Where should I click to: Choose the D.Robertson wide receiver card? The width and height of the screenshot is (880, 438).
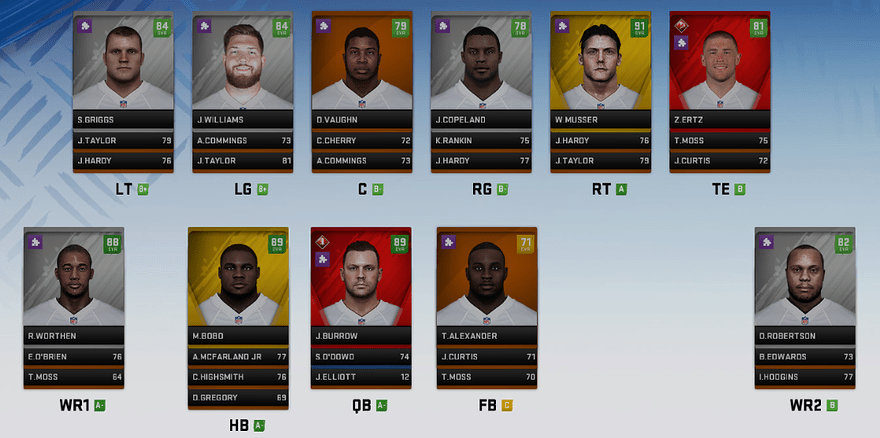(806, 285)
